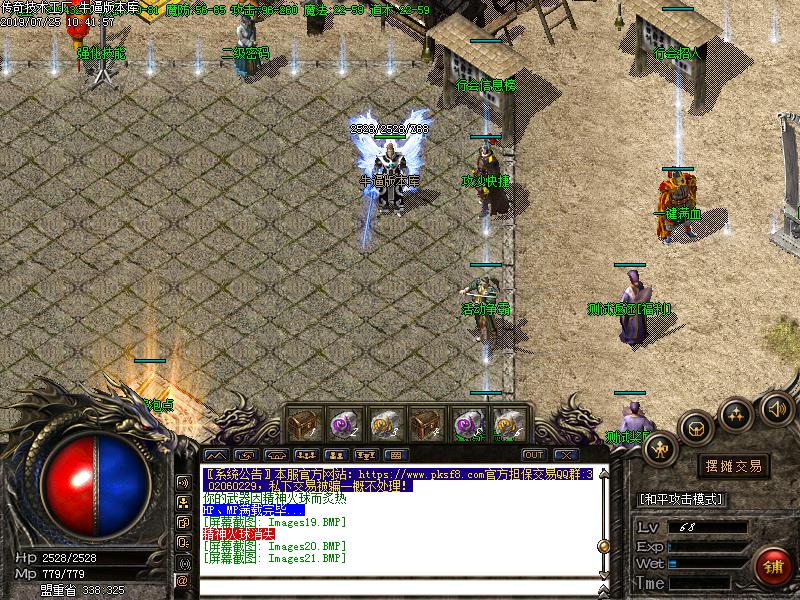Click the 摆摊交易 stall trade button
This screenshot has height=600, width=800.
point(734,466)
